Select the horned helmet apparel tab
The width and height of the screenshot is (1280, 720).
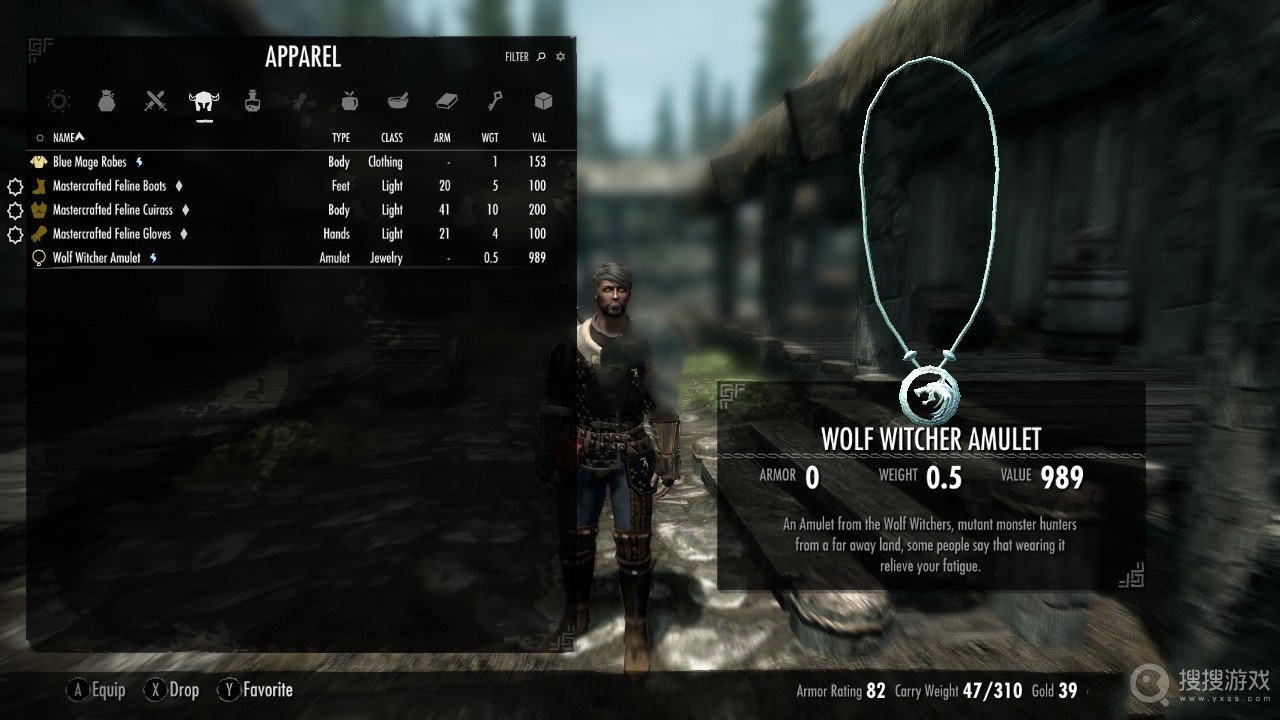click(204, 100)
